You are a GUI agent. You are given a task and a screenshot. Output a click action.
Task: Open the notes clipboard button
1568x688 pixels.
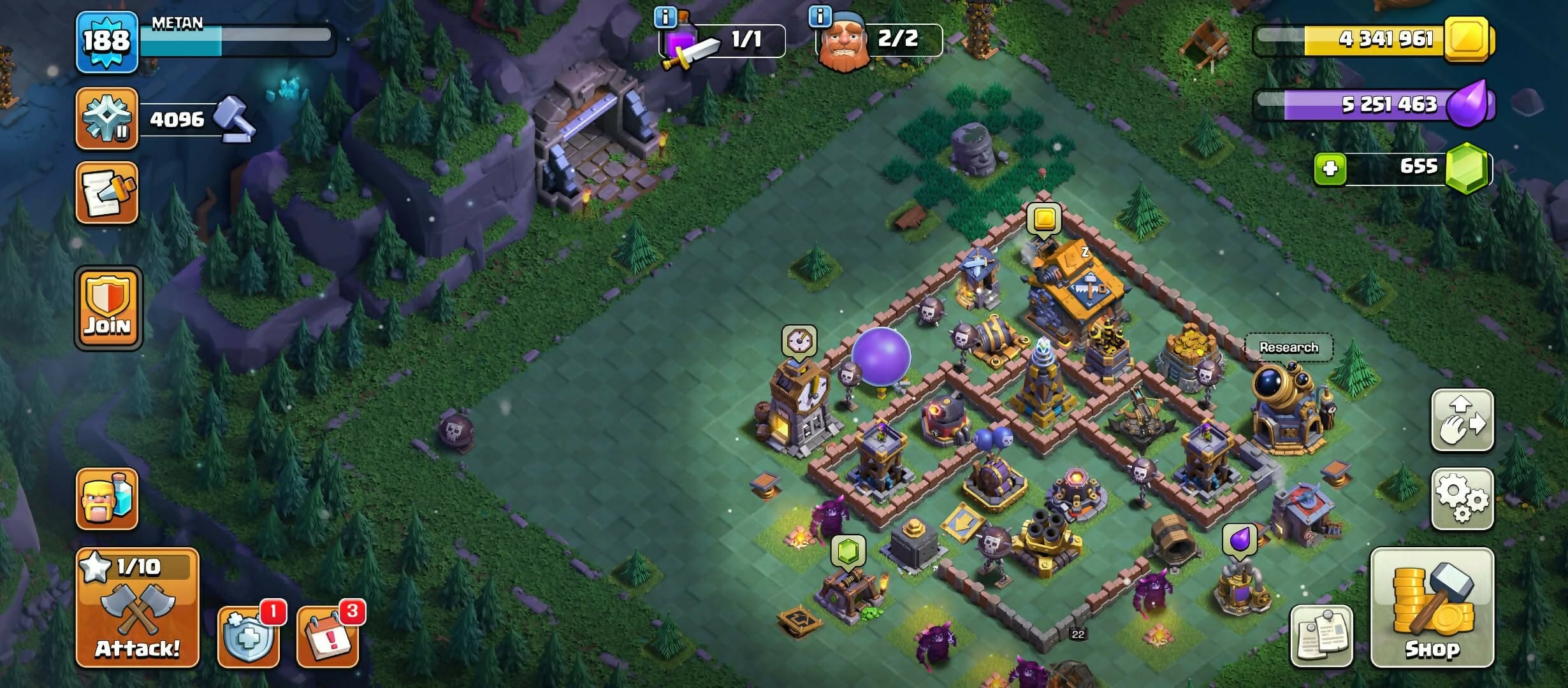1321,636
